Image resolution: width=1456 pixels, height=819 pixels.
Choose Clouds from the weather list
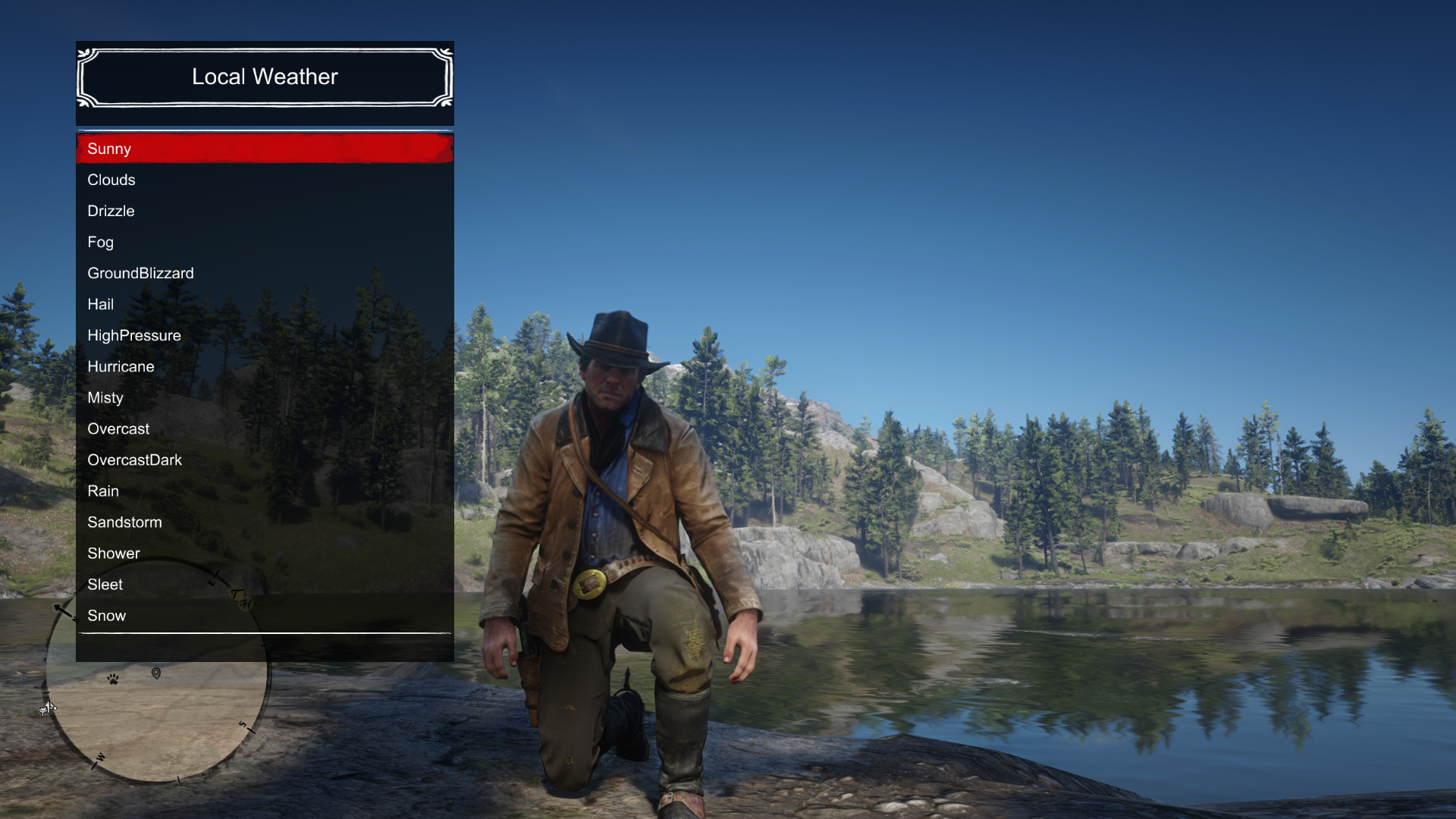click(264, 180)
